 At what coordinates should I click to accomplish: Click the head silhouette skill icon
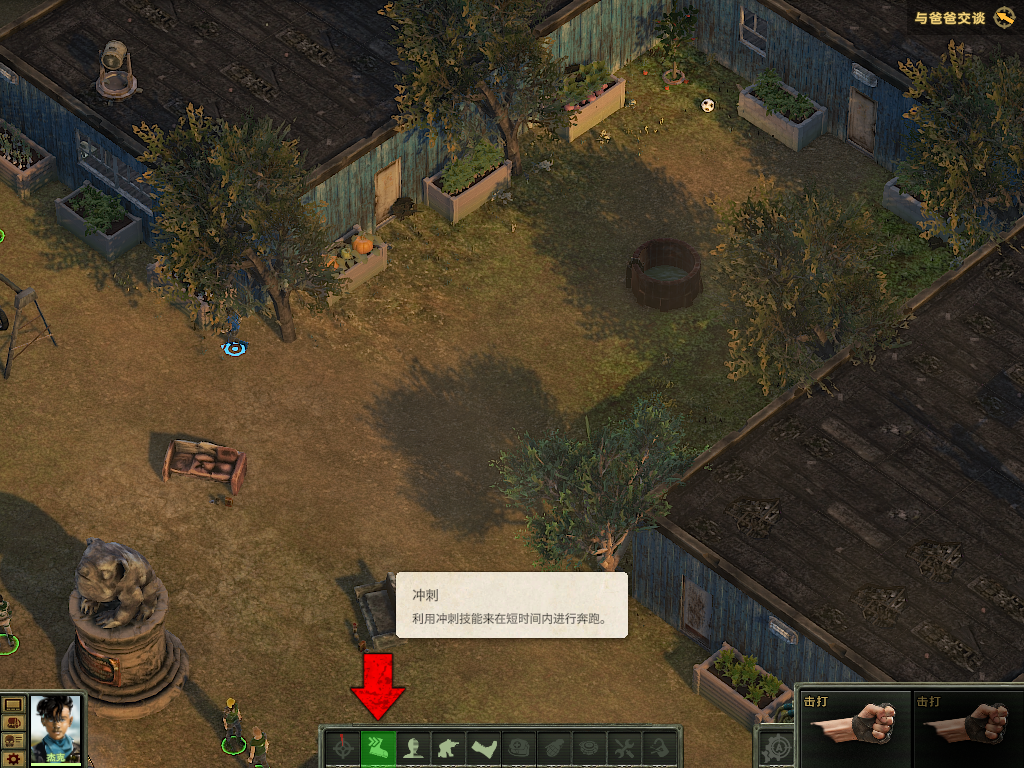tap(414, 748)
